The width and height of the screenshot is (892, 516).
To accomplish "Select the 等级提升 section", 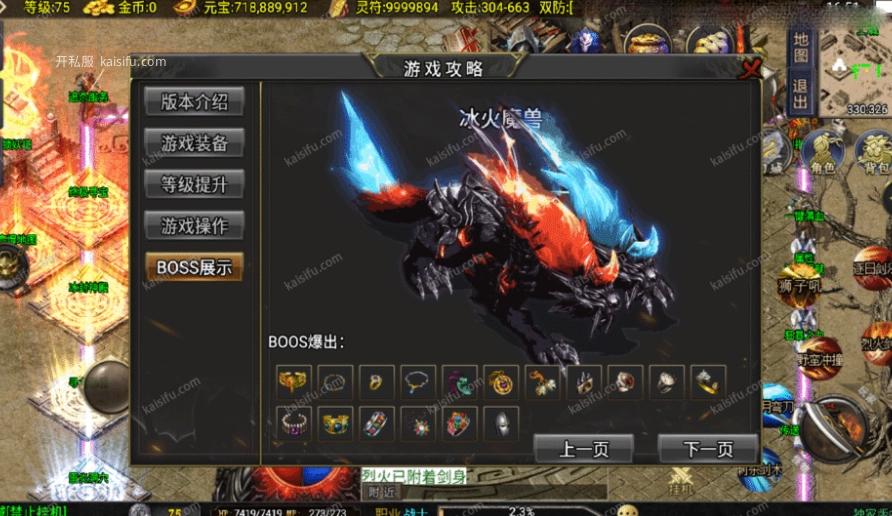I will [x=194, y=184].
